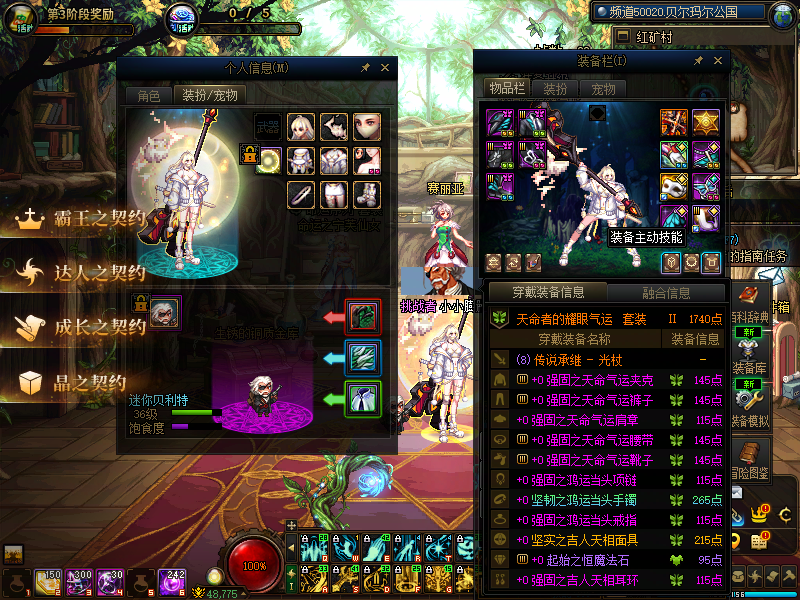800x600 pixels.
Task: Close the 装备栏 equipment window
Action: coord(714,61)
